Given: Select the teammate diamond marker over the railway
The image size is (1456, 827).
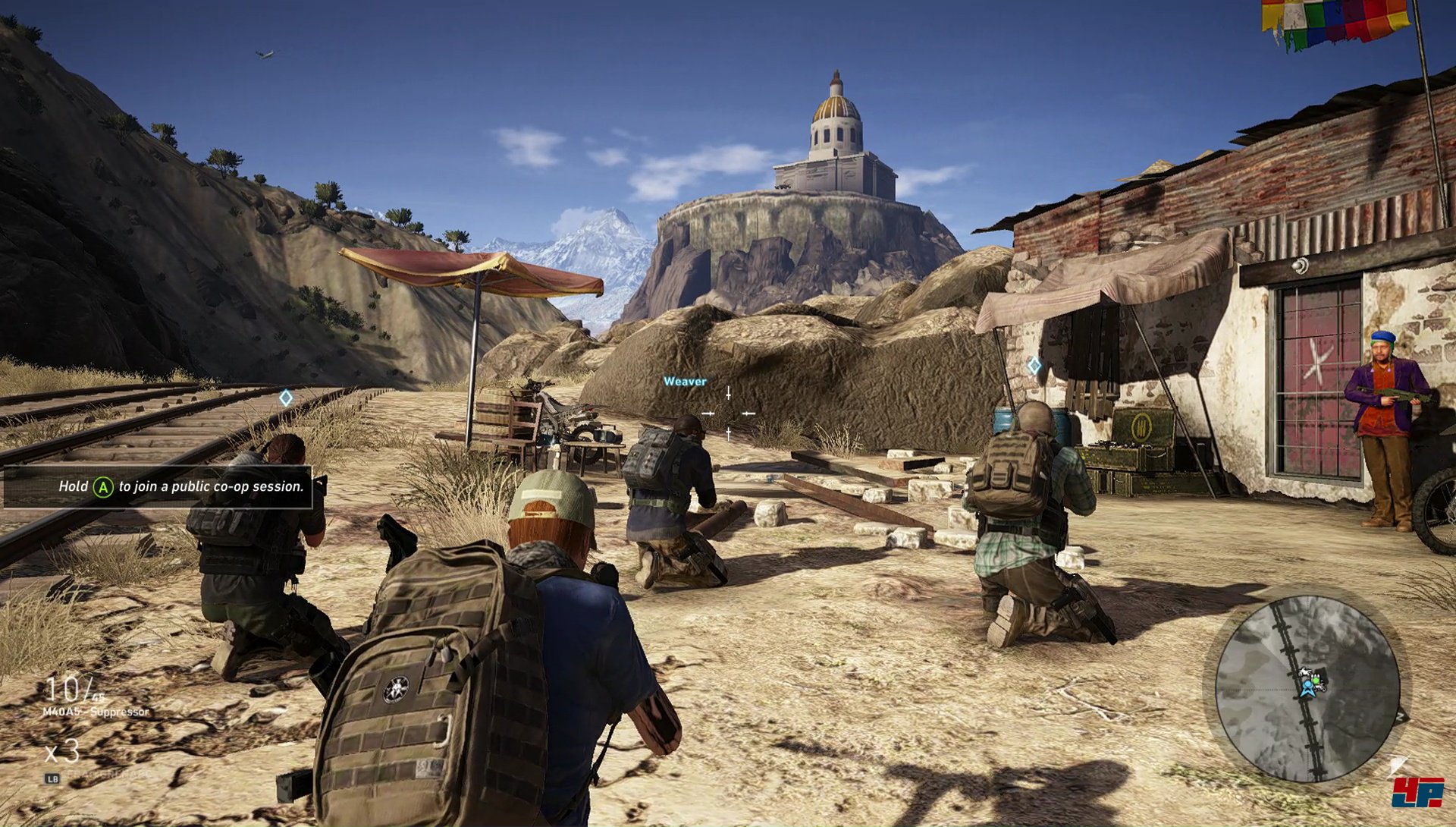Looking at the screenshot, I should (x=286, y=398).
